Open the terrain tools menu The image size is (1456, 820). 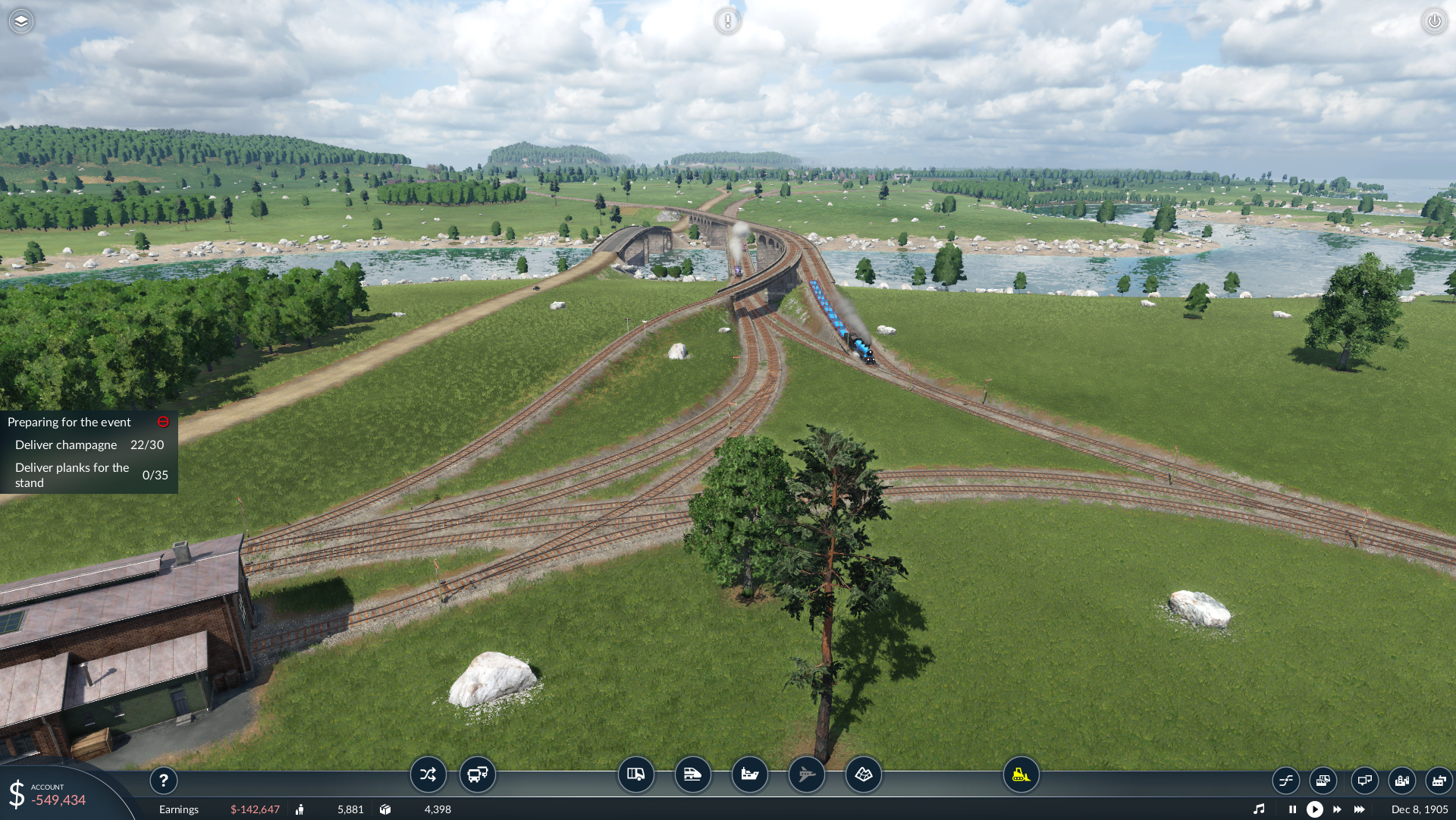(x=863, y=774)
